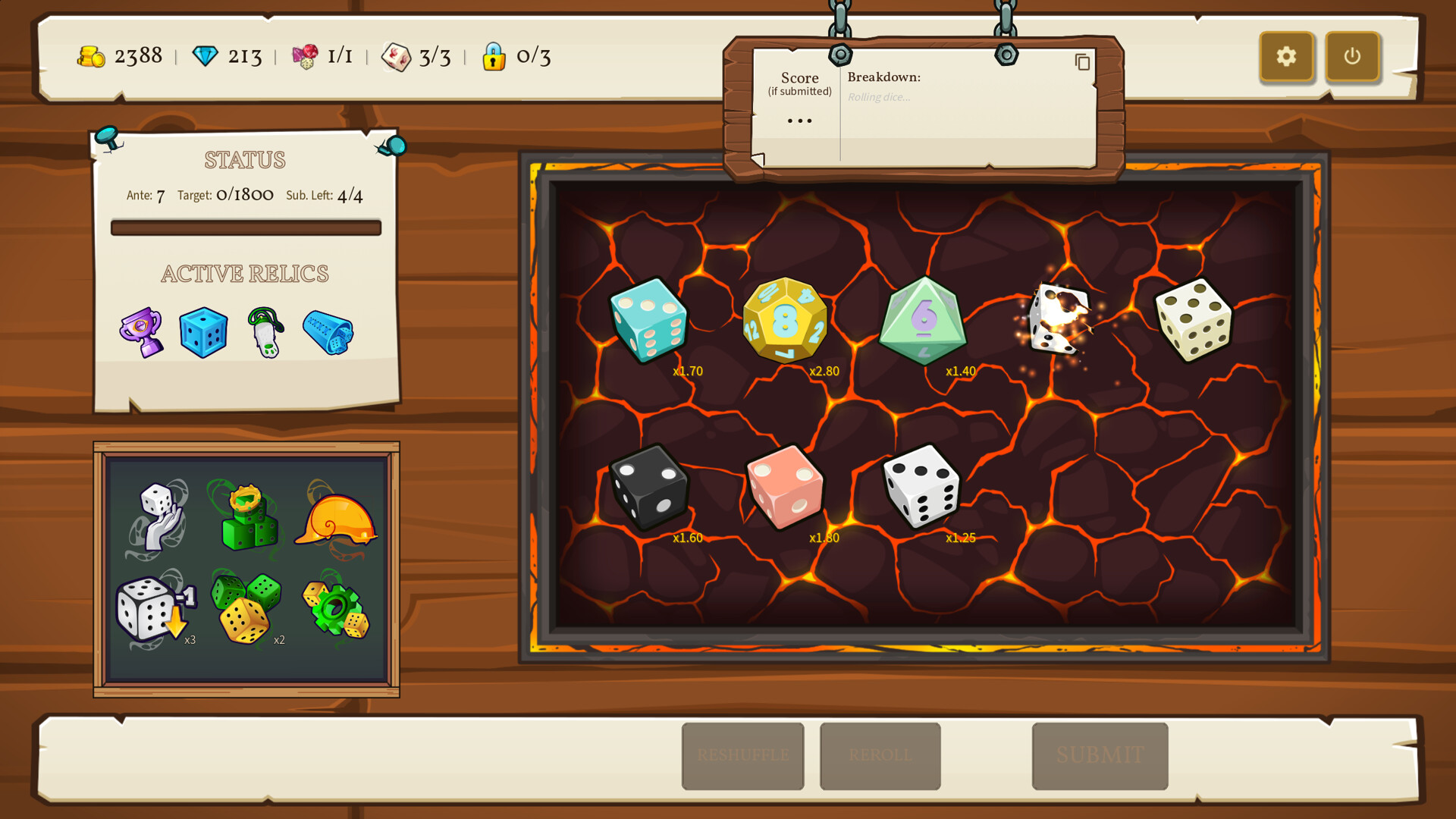1456x819 pixels.
Task: Inspect the rabbit's foot relic
Action: 265,332
